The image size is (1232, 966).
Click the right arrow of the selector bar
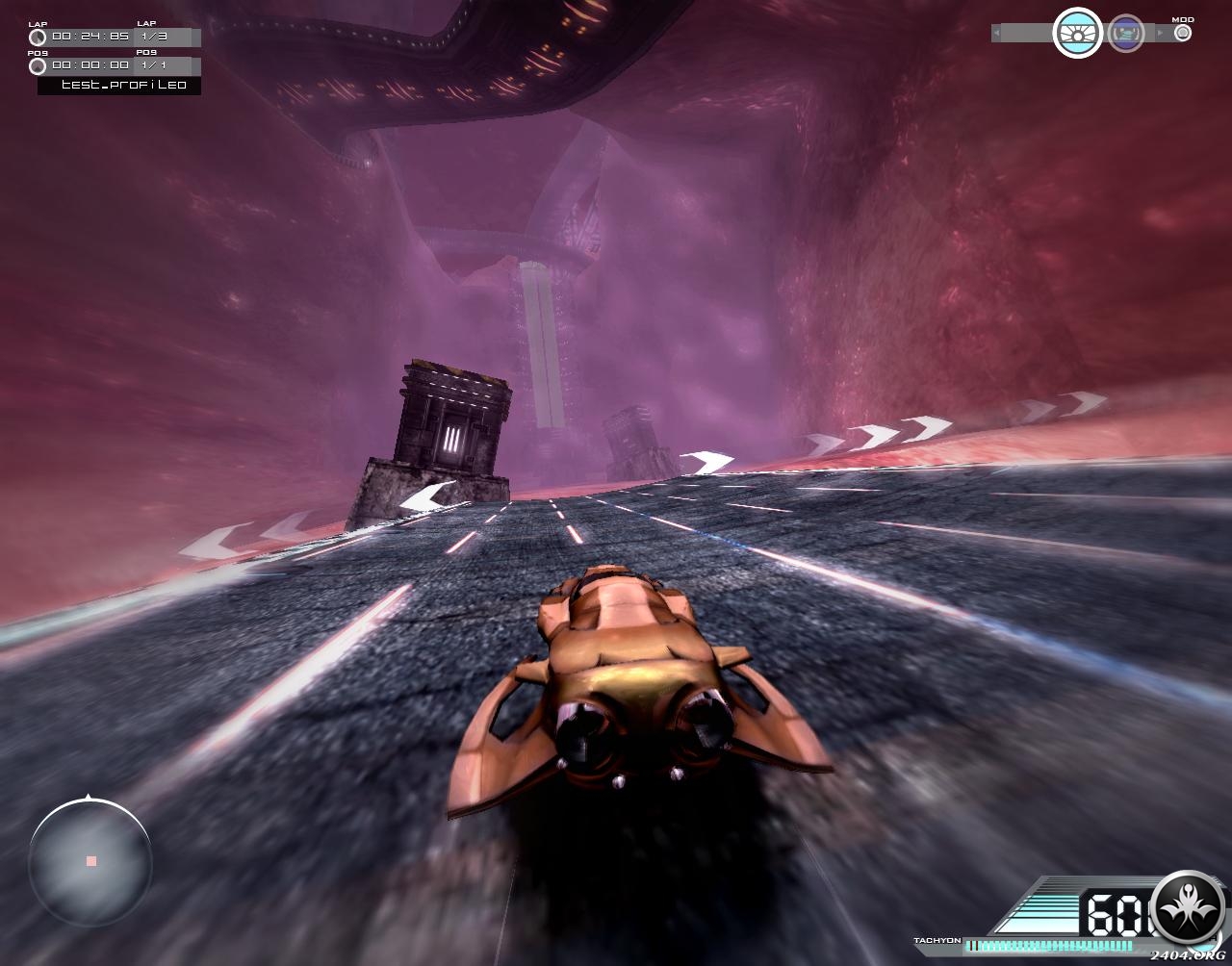[1161, 34]
